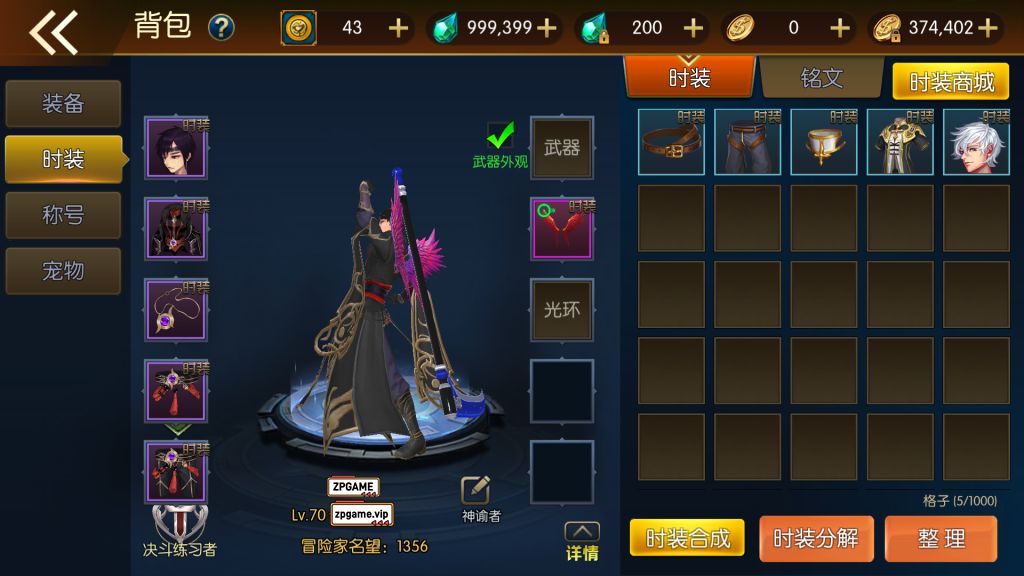Click the empty 武器 weapon costume slot
Image resolution: width=1024 pixels, height=576 pixels.
pos(562,148)
